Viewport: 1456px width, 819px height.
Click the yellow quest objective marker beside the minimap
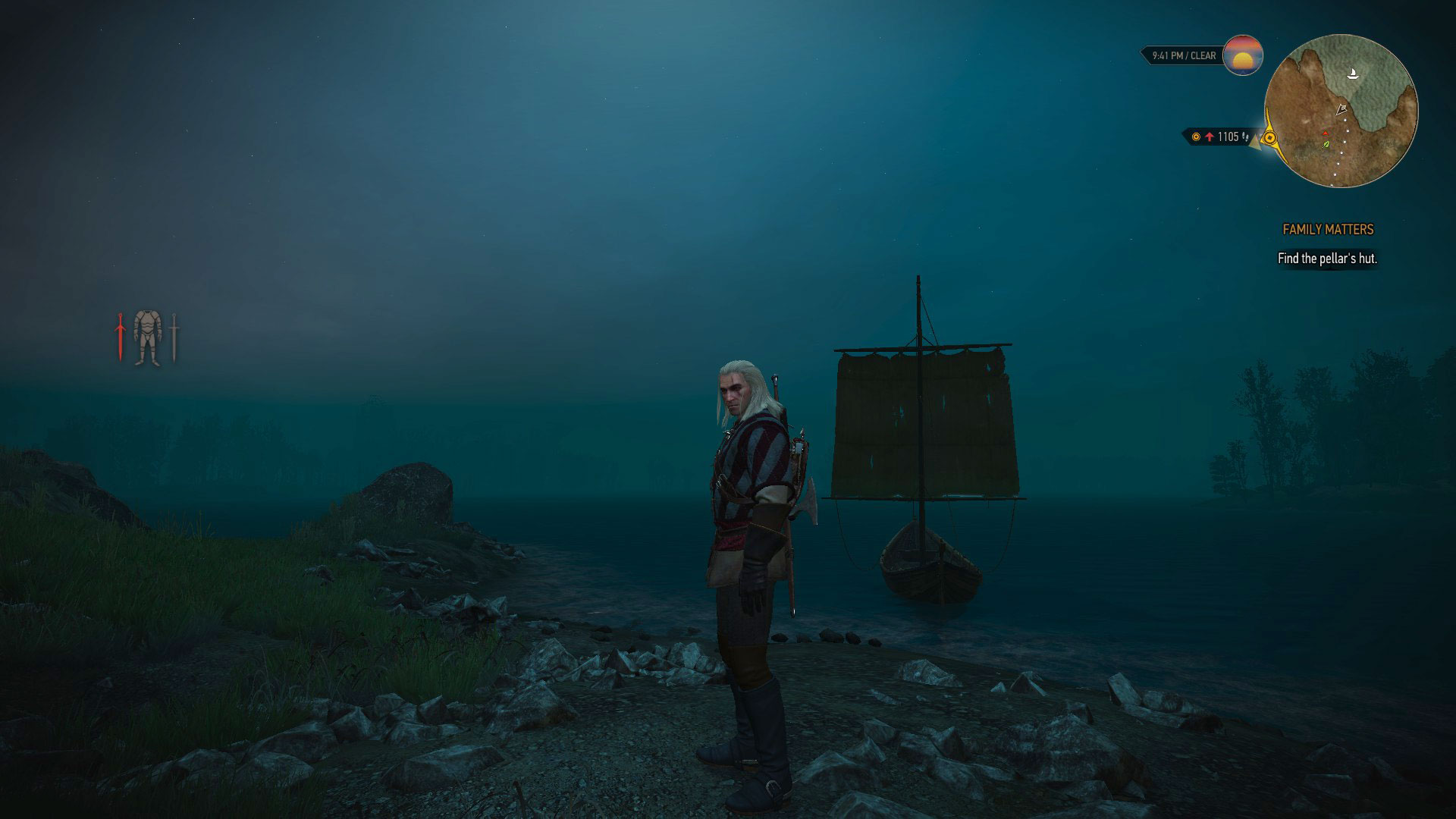pos(1269,136)
